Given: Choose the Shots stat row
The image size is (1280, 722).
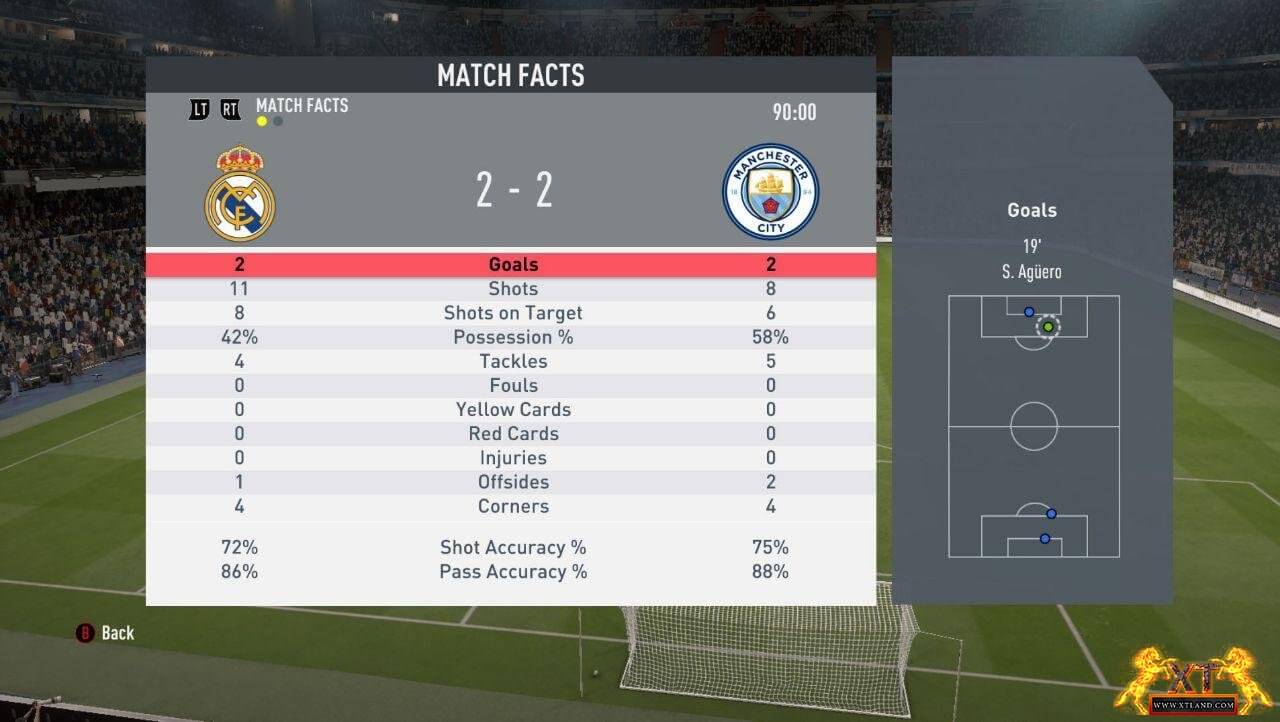Looking at the screenshot, I should 512,289.
